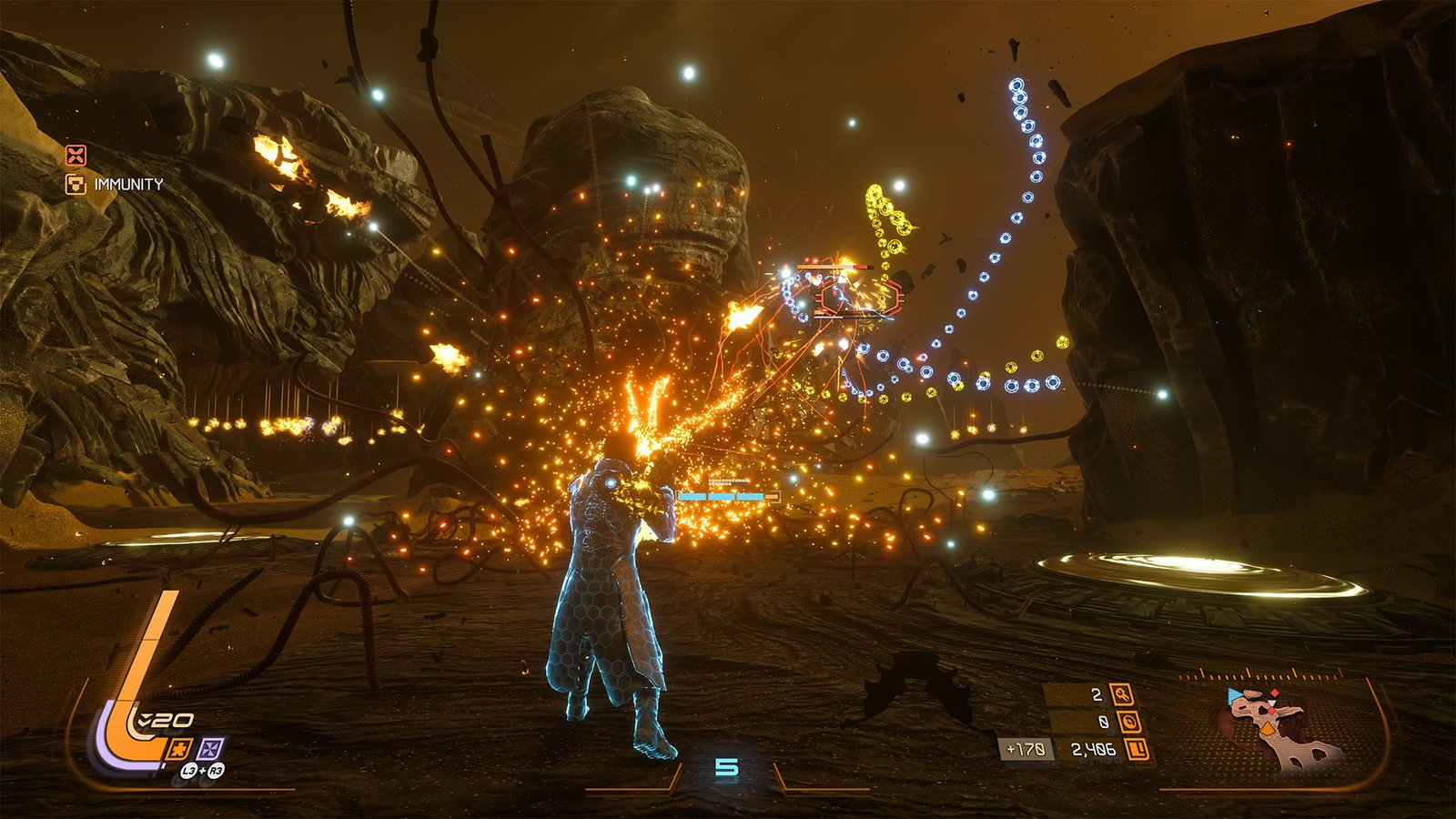Click the blue weapon overheat bar
The height and width of the screenshot is (819, 1456).
pos(725,497)
